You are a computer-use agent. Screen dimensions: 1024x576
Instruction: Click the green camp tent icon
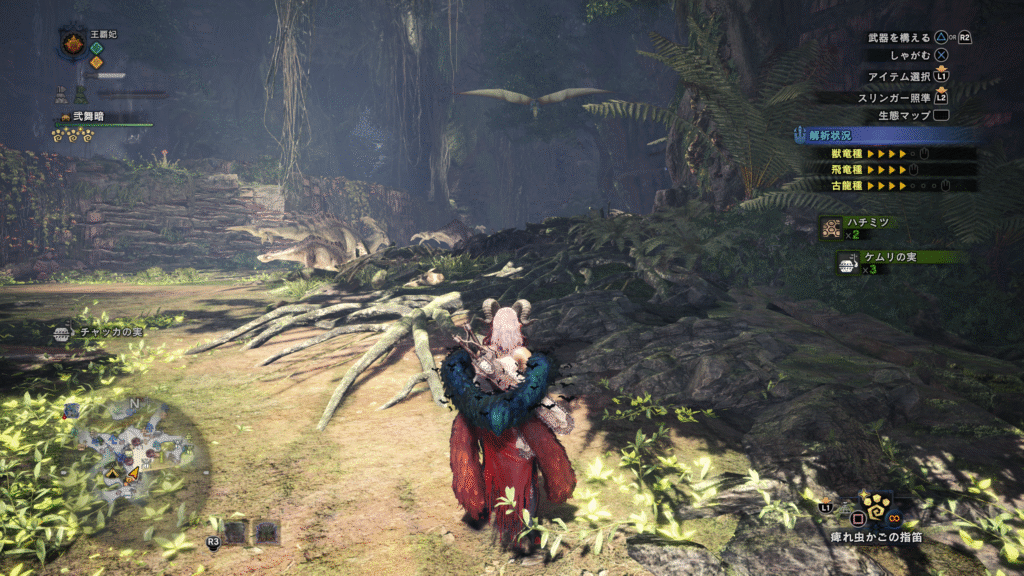coord(83,96)
